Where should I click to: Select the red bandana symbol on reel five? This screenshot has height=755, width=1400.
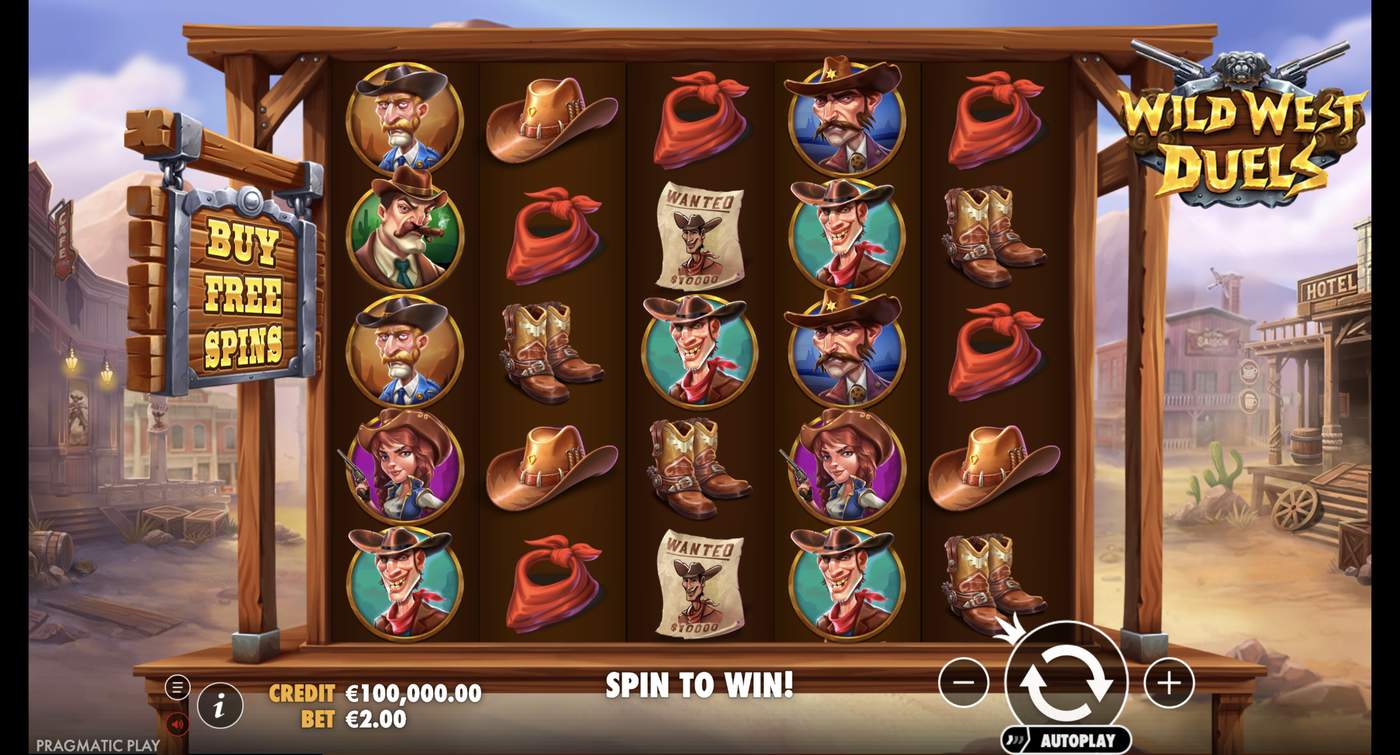pos(994,117)
